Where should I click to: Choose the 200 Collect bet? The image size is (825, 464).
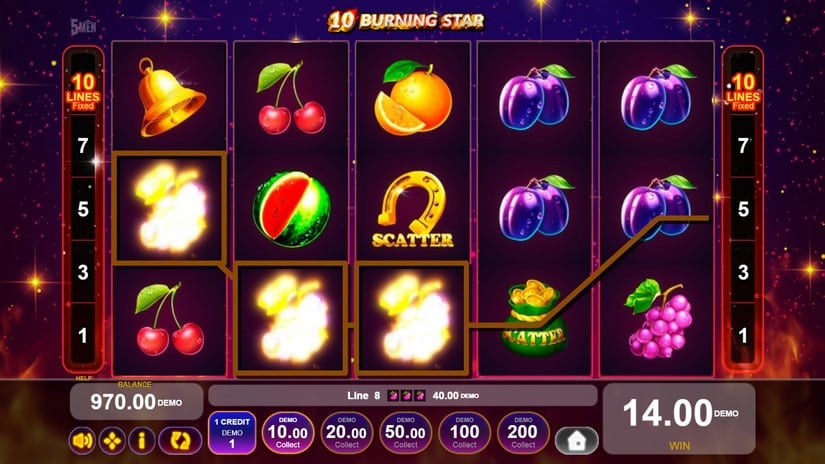[x=523, y=433]
